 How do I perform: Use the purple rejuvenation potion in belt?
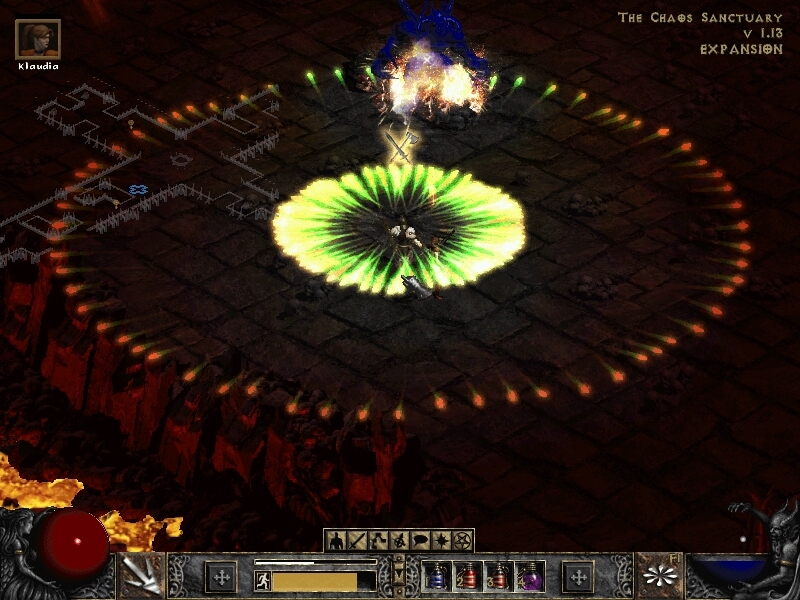pos(531,577)
